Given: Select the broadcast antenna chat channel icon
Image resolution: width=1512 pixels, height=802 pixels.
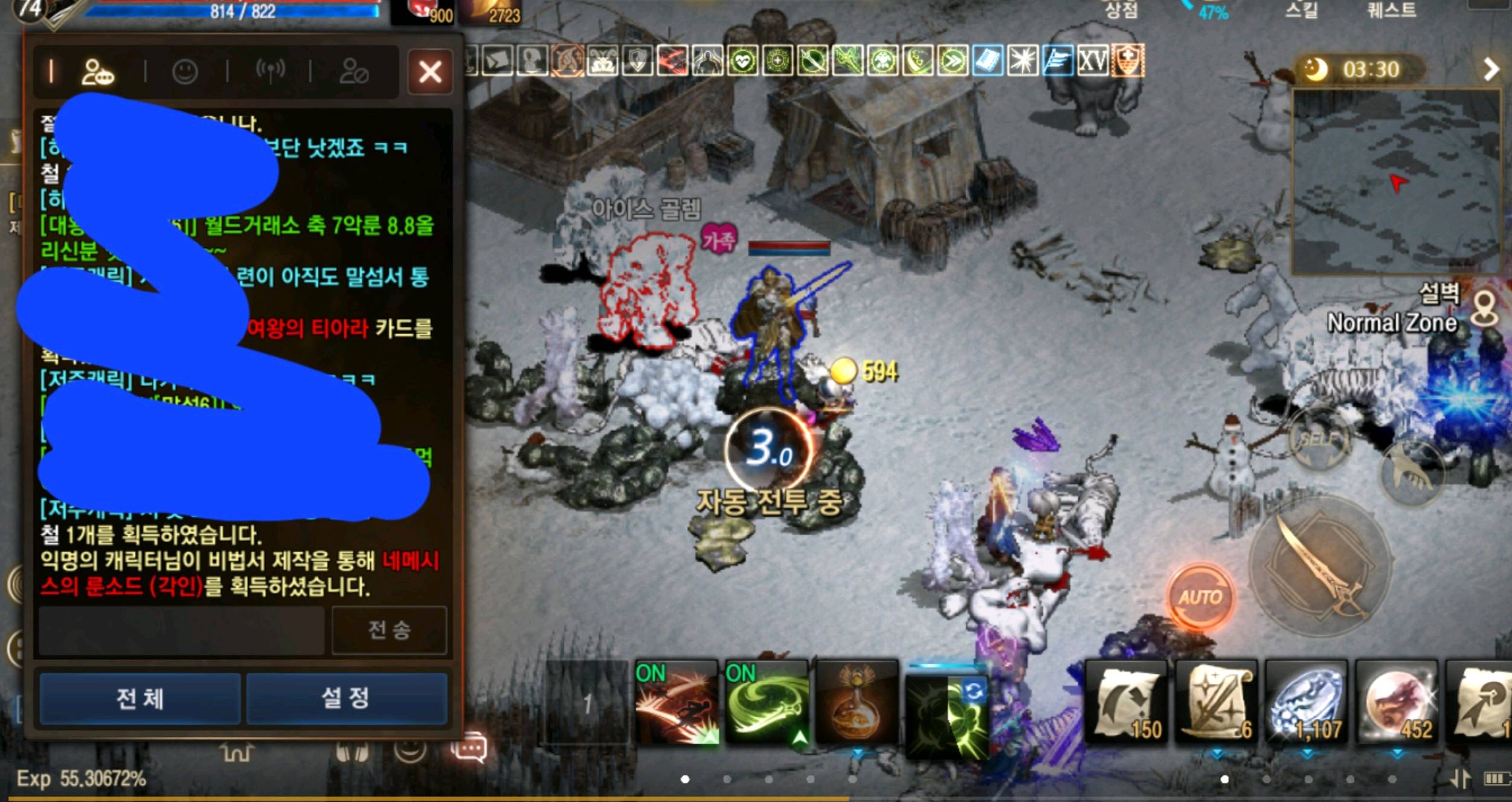Looking at the screenshot, I should point(271,71).
